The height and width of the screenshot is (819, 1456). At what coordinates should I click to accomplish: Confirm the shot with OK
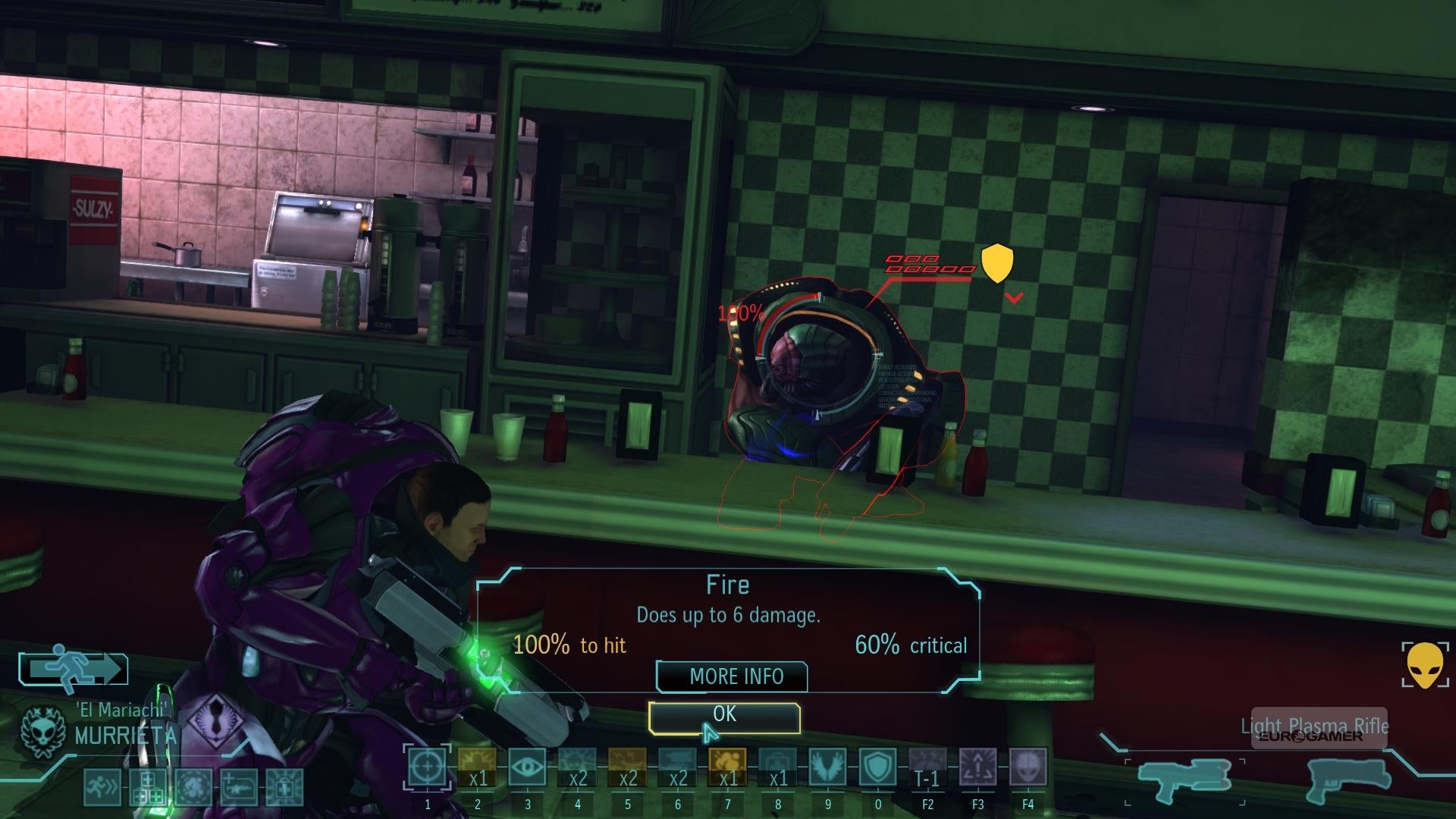(x=724, y=717)
